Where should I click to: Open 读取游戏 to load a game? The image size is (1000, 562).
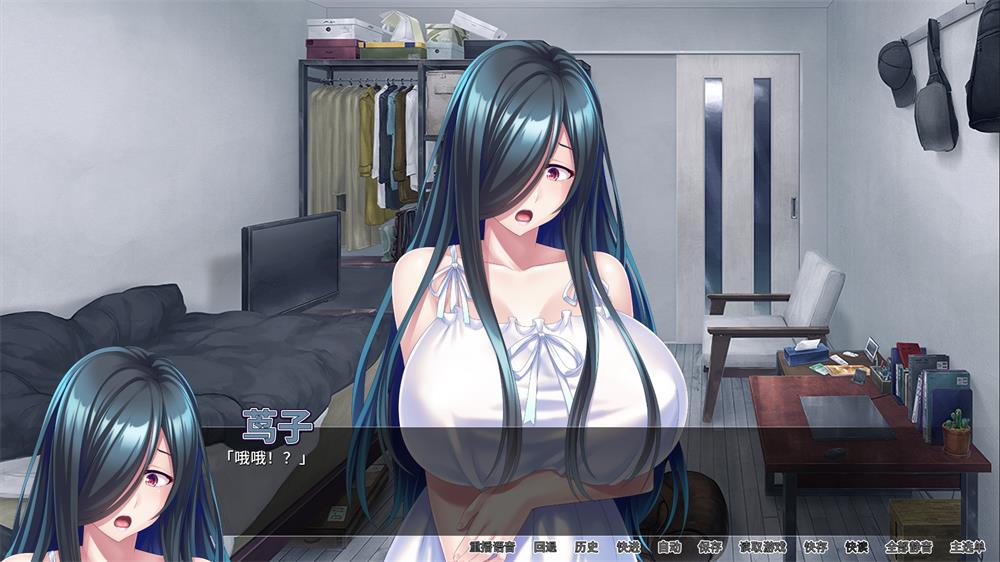click(763, 547)
